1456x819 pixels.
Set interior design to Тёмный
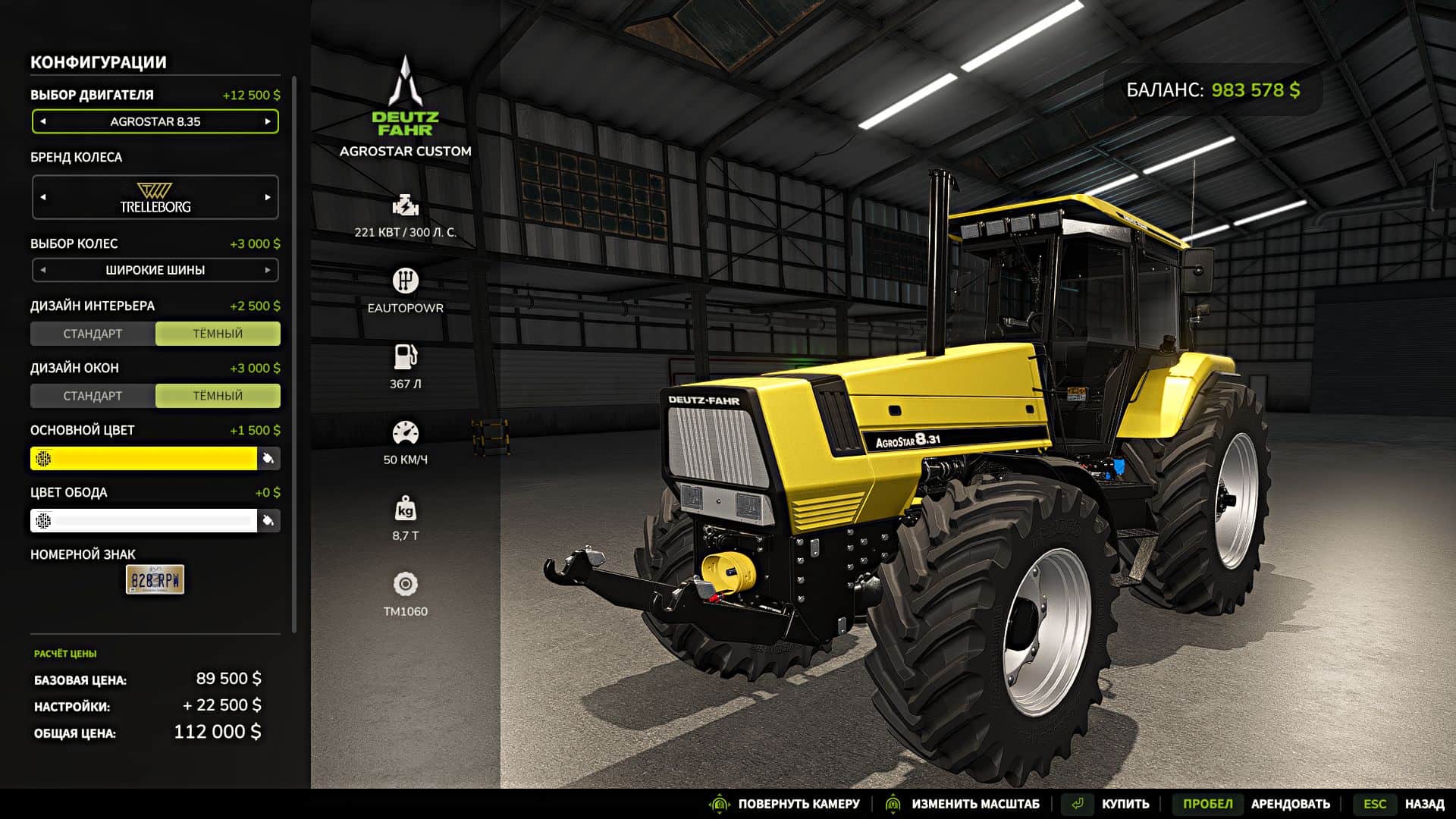pyautogui.click(x=218, y=334)
